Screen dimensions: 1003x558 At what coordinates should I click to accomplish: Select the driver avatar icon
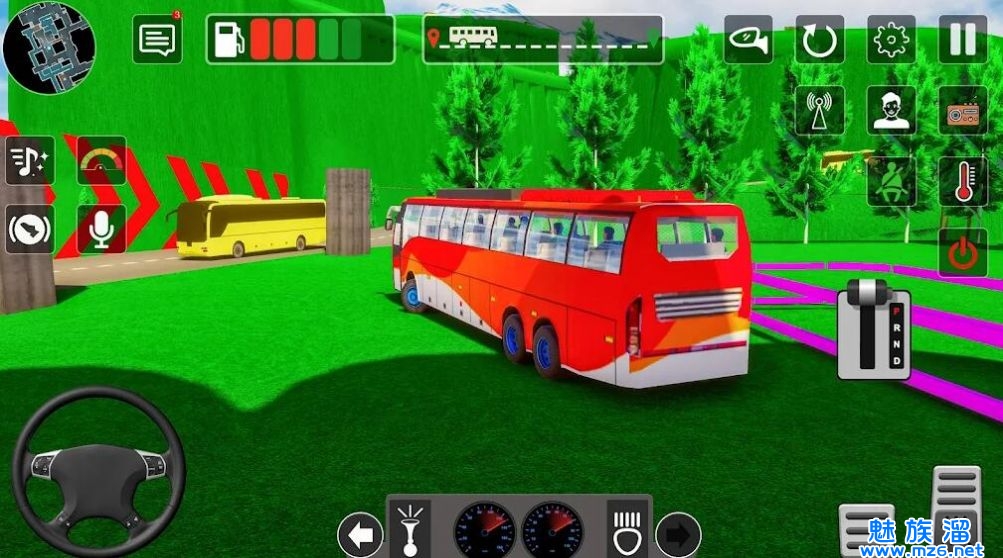[891, 110]
